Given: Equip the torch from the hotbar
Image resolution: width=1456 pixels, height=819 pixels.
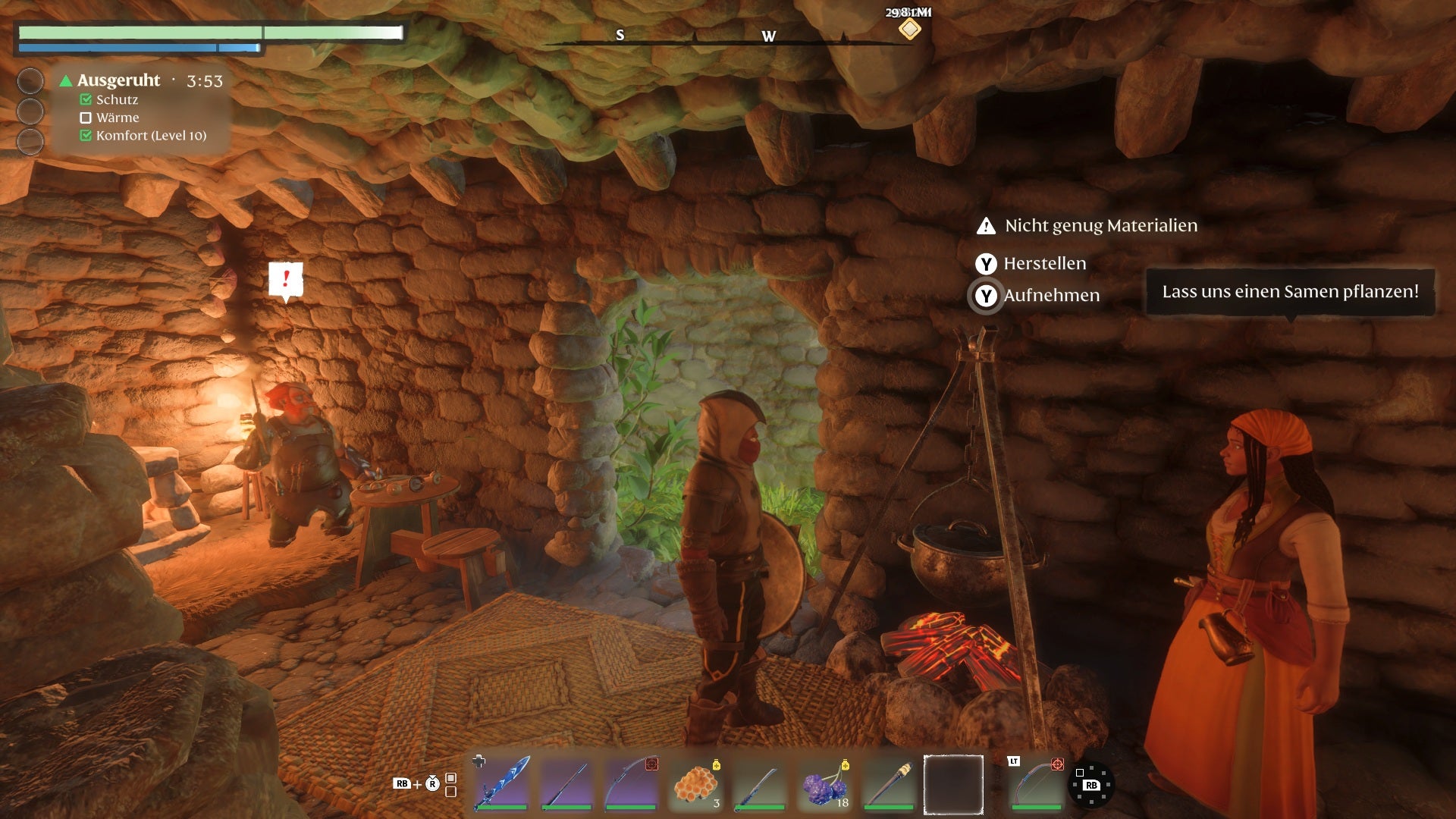Looking at the screenshot, I should [x=890, y=783].
